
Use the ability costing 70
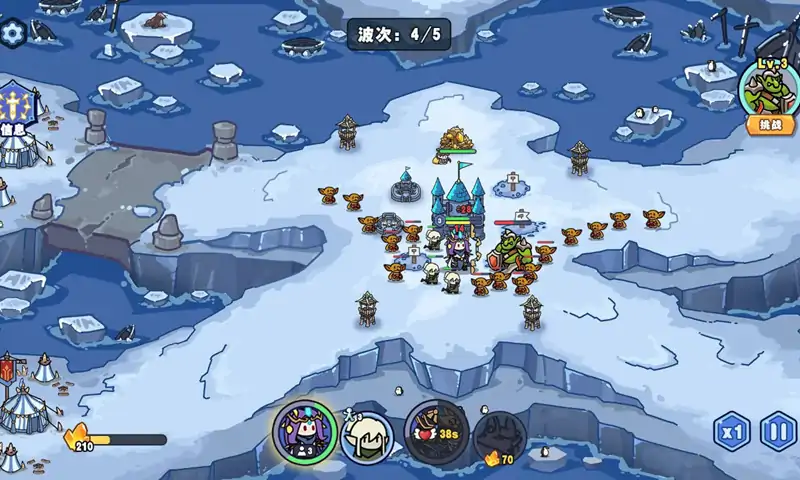[499, 438]
